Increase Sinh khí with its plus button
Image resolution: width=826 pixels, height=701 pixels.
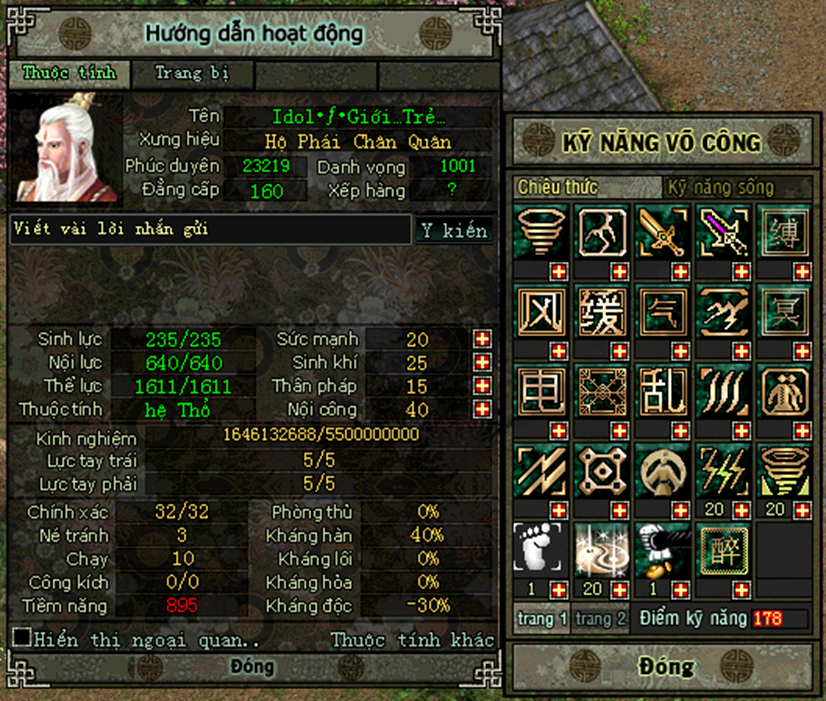[483, 362]
